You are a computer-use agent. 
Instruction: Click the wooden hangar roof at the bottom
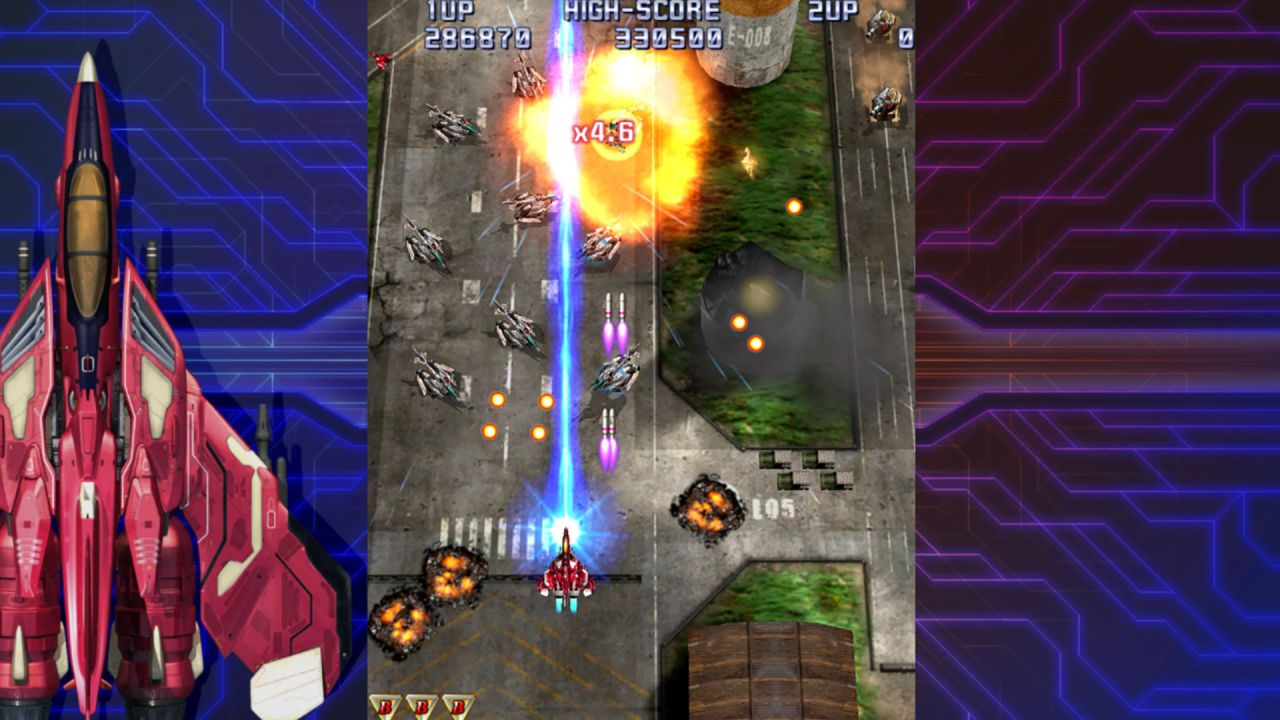point(770,670)
